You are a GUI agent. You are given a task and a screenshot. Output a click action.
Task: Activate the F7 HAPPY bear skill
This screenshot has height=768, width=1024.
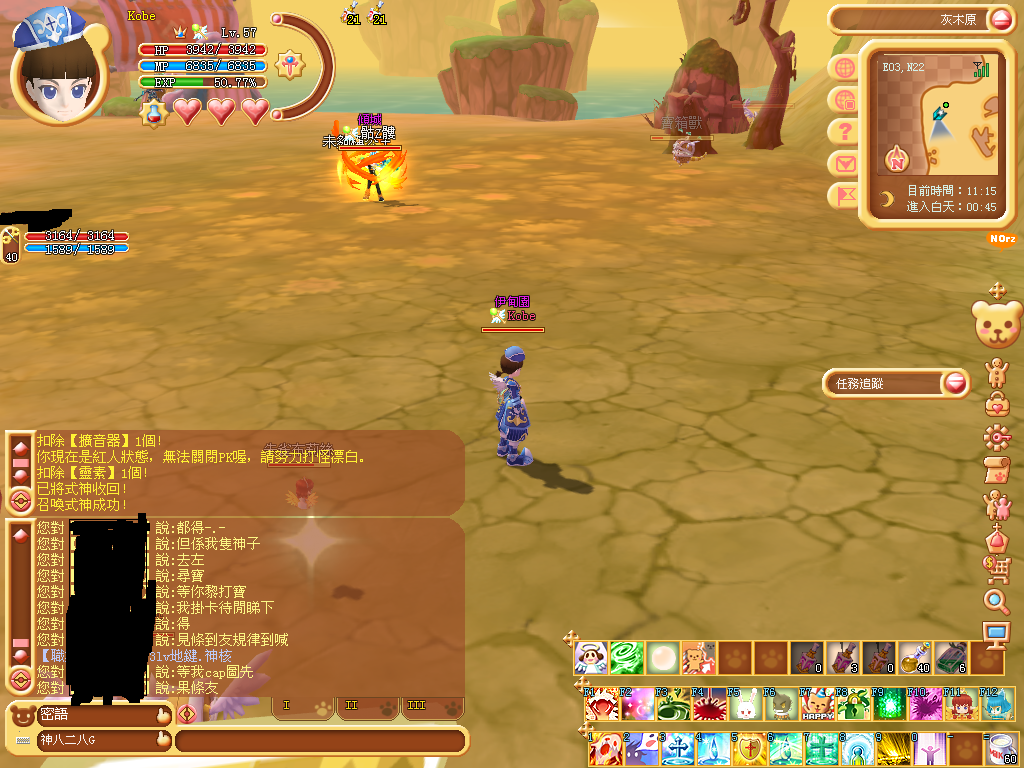[816, 704]
